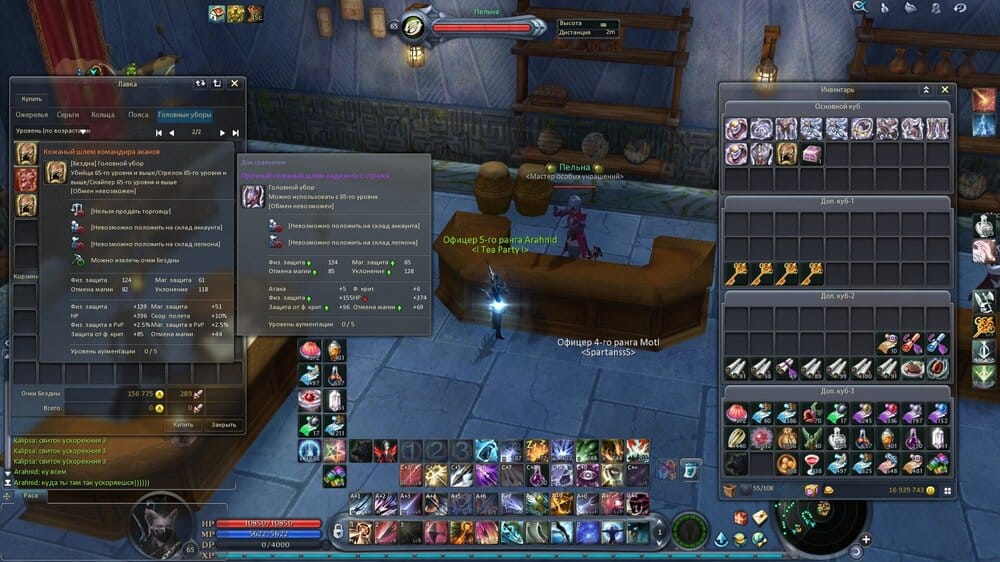The image size is (1000, 562).
Task: Select the first golden key in inventory
Action: point(737,271)
